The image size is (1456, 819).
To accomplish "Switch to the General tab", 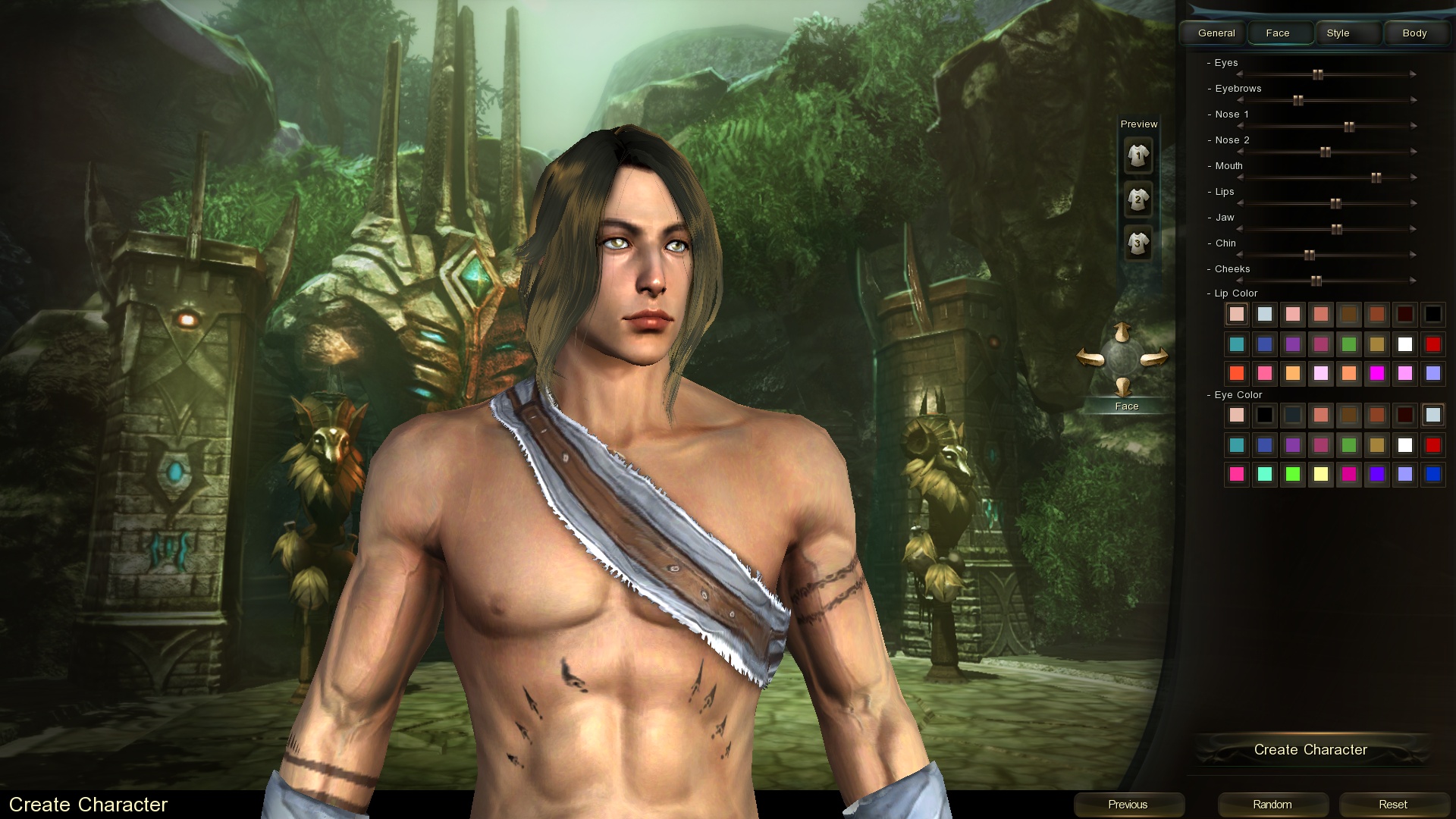I will [x=1216, y=33].
